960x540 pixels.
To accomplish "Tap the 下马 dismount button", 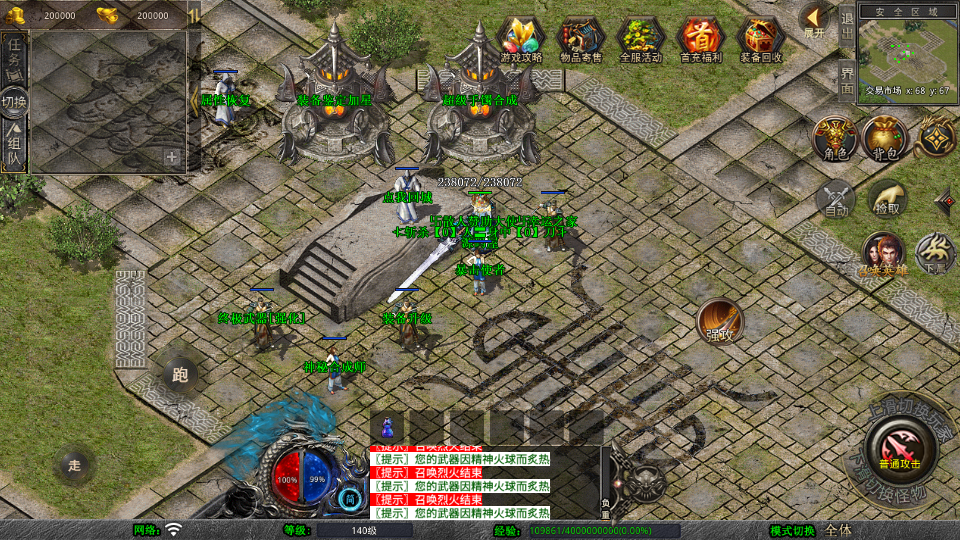I will 936,254.
